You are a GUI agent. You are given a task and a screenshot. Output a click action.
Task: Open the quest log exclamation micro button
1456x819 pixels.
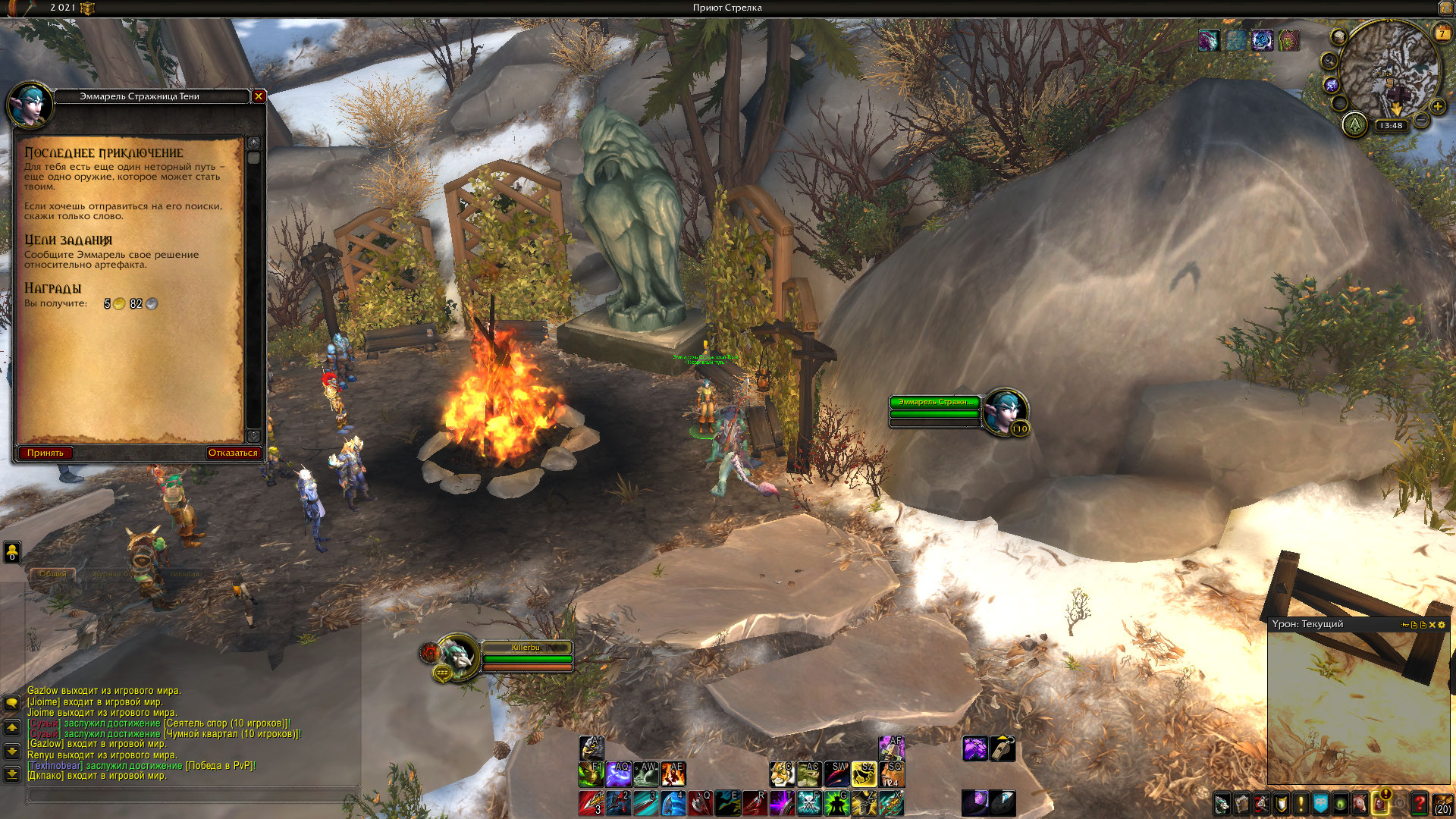[x=1301, y=804]
